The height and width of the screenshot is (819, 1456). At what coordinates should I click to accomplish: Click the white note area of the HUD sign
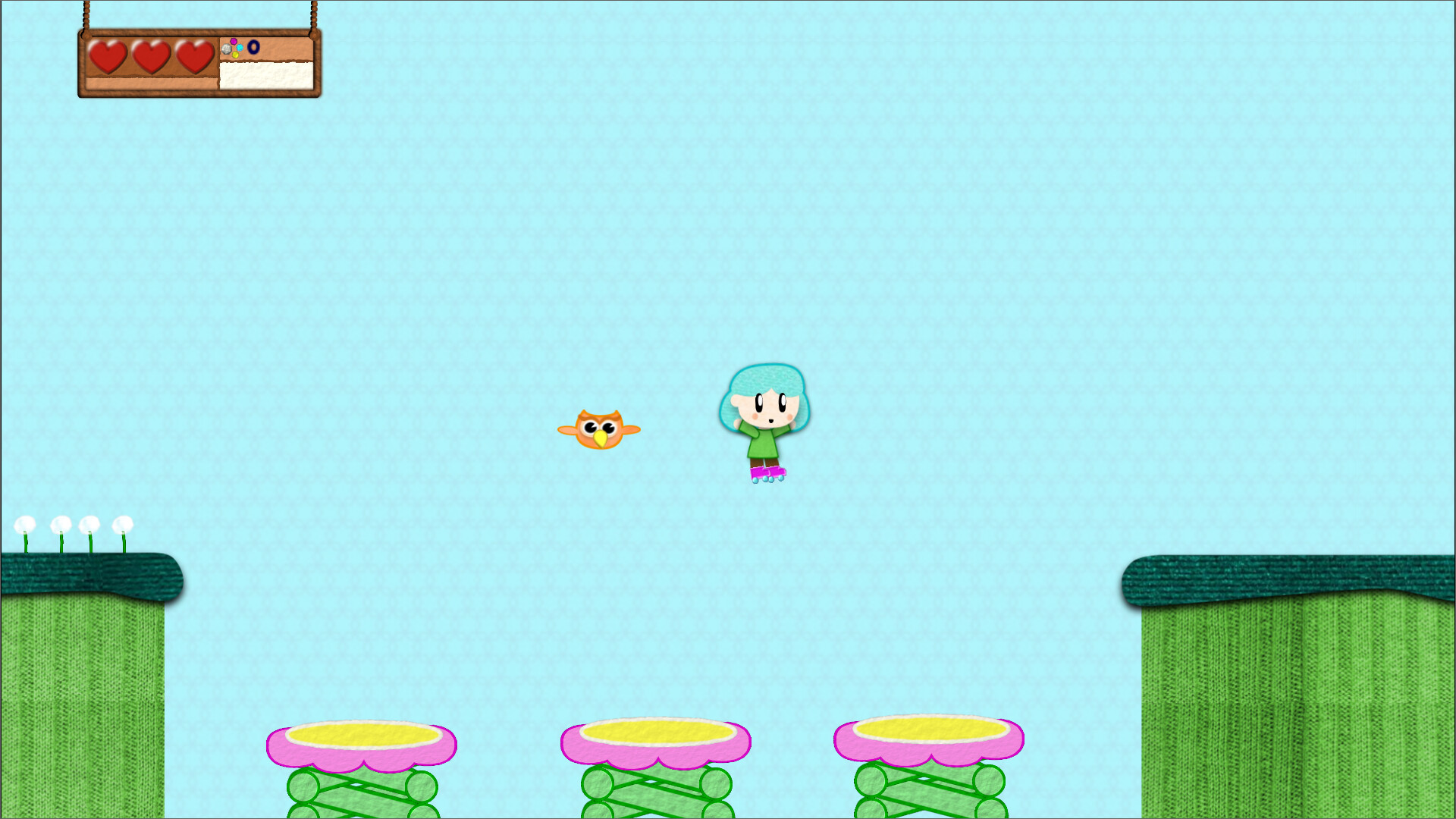coord(267,76)
